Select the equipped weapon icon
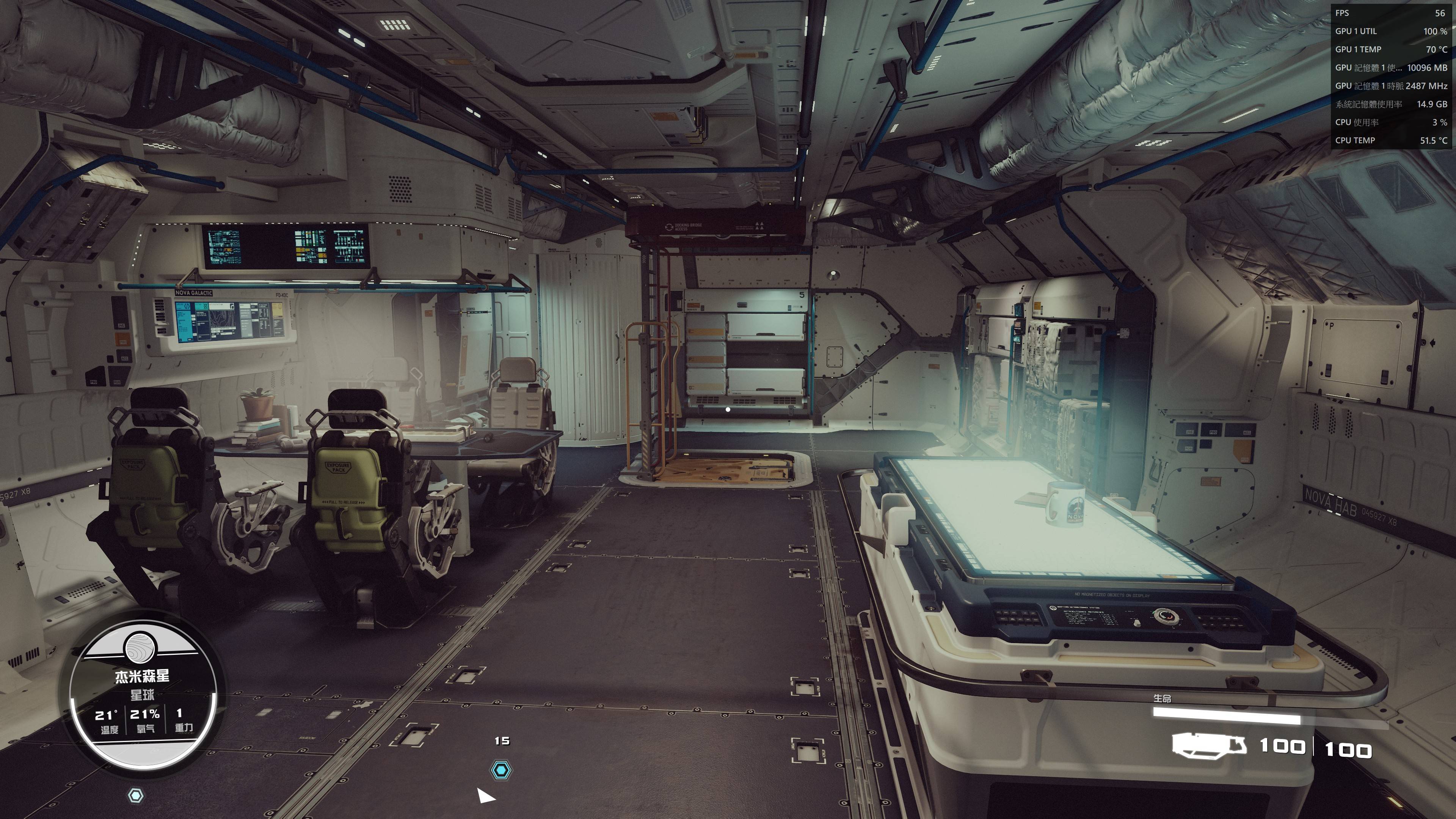Viewport: 1456px width, 819px height. pos(1208,745)
